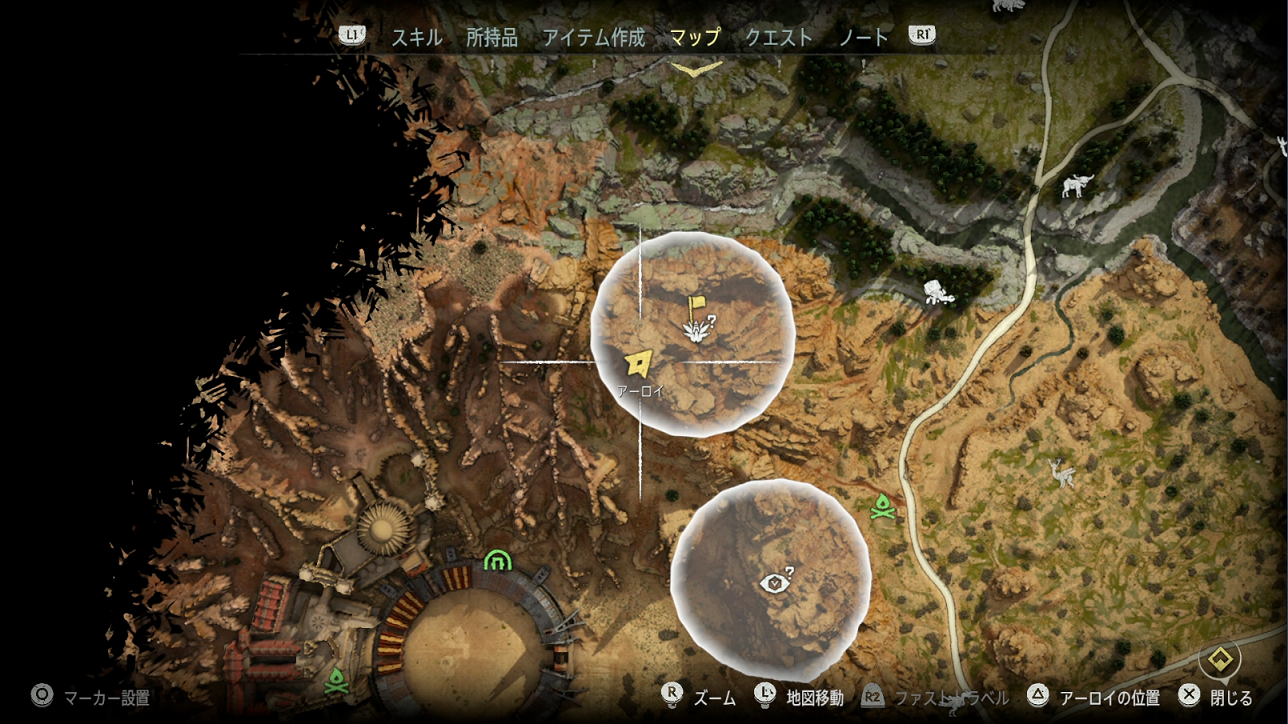This screenshot has width=1288, height=724.
Task: Click the white machine icon near the canyon road
Action: click(937, 292)
